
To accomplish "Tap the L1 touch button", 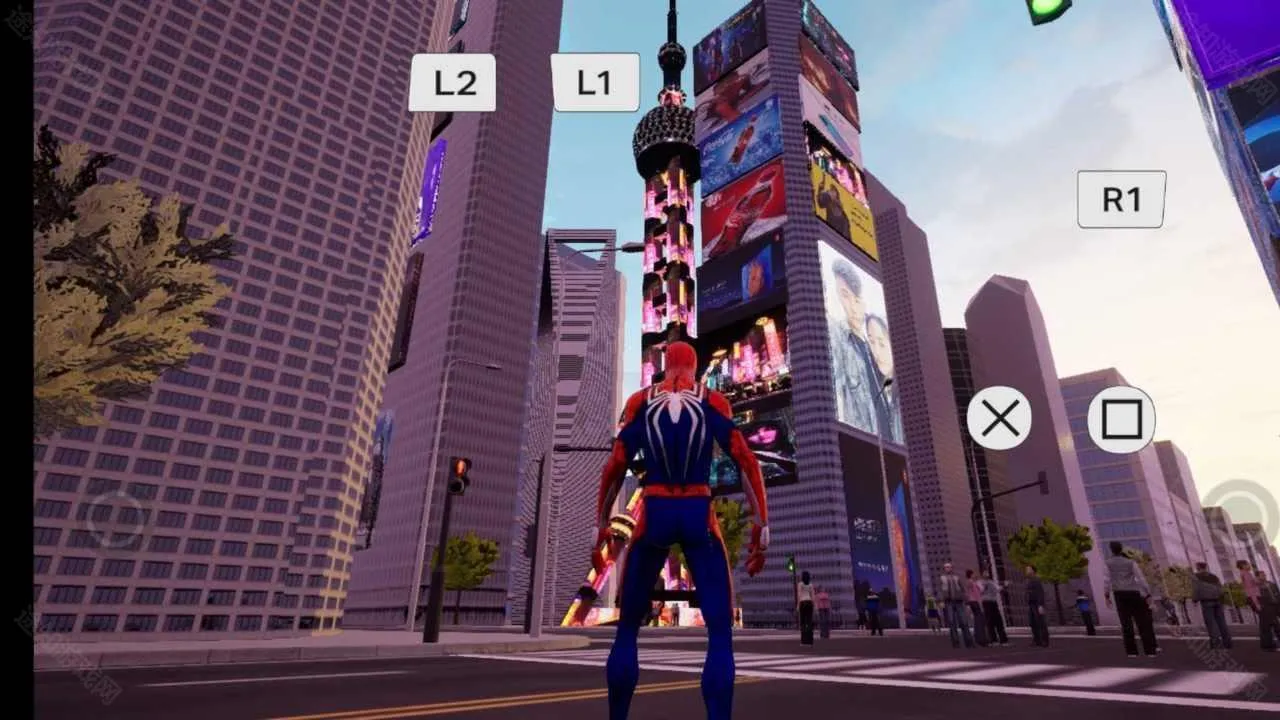I will coord(595,83).
